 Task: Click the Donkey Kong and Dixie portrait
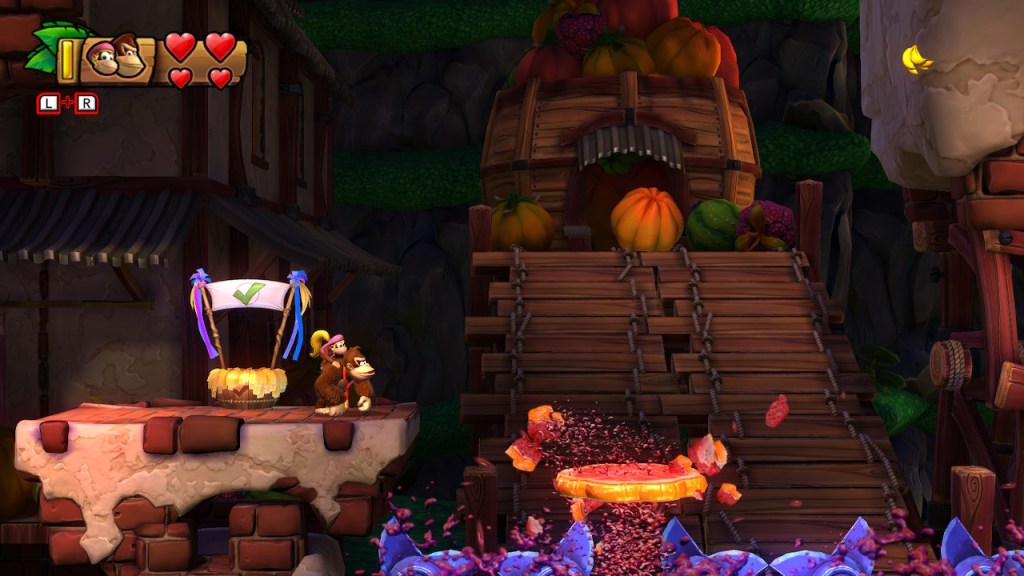click(x=116, y=58)
